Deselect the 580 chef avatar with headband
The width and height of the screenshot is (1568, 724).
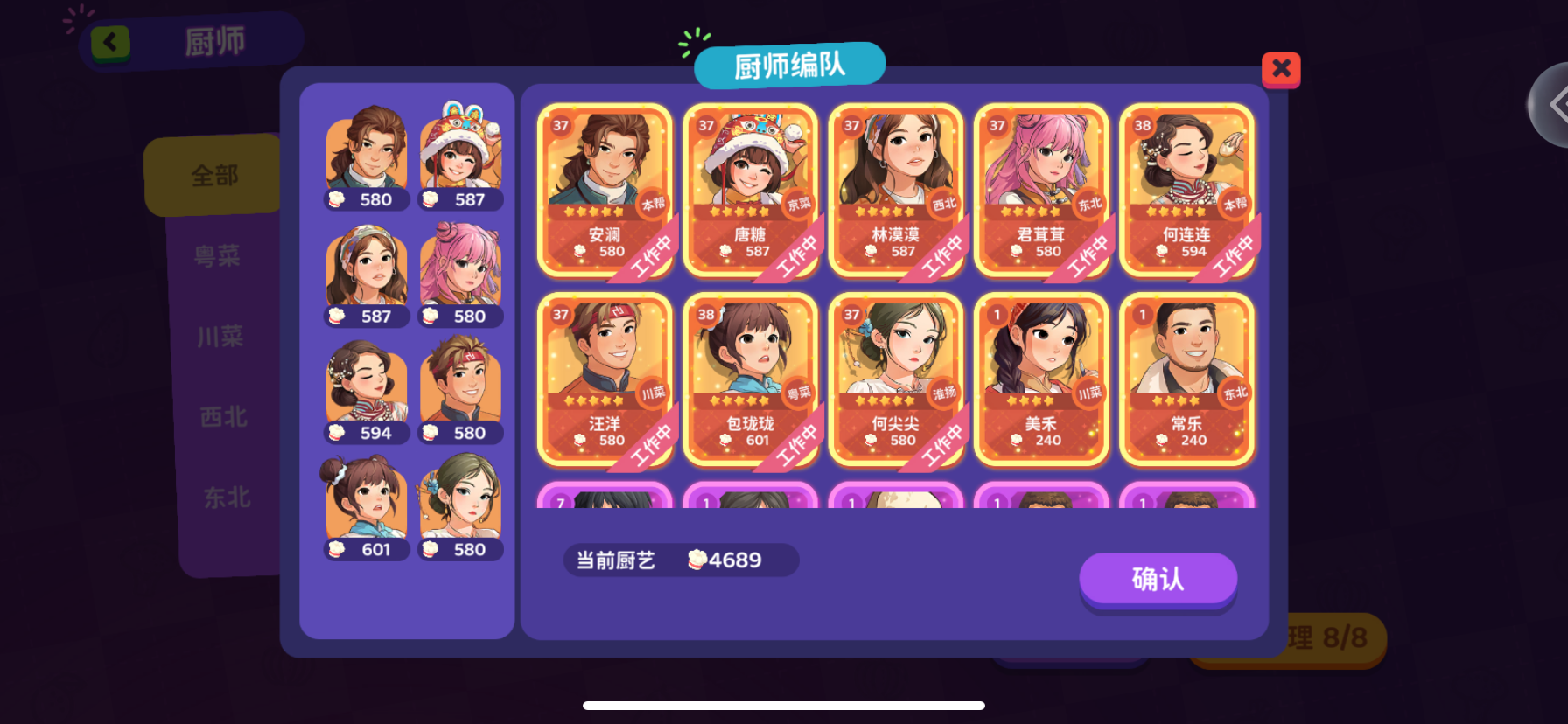click(461, 385)
